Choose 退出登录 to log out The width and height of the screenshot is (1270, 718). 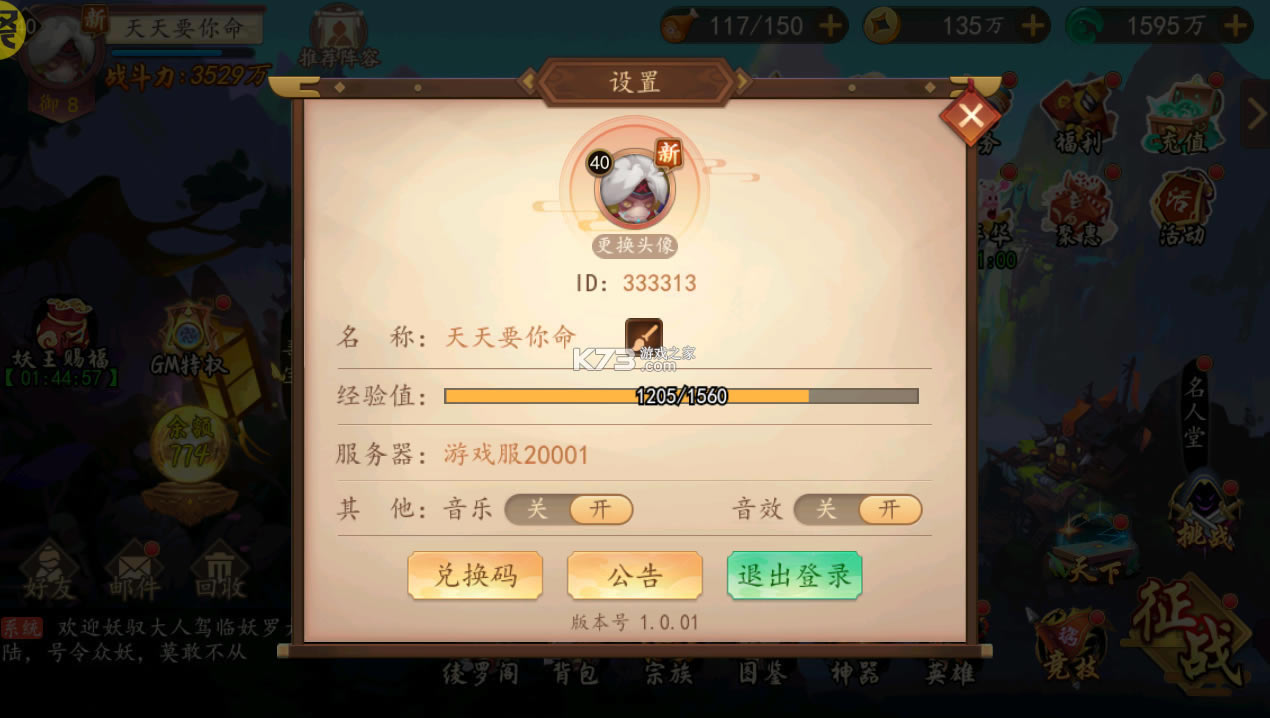click(x=794, y=575)
